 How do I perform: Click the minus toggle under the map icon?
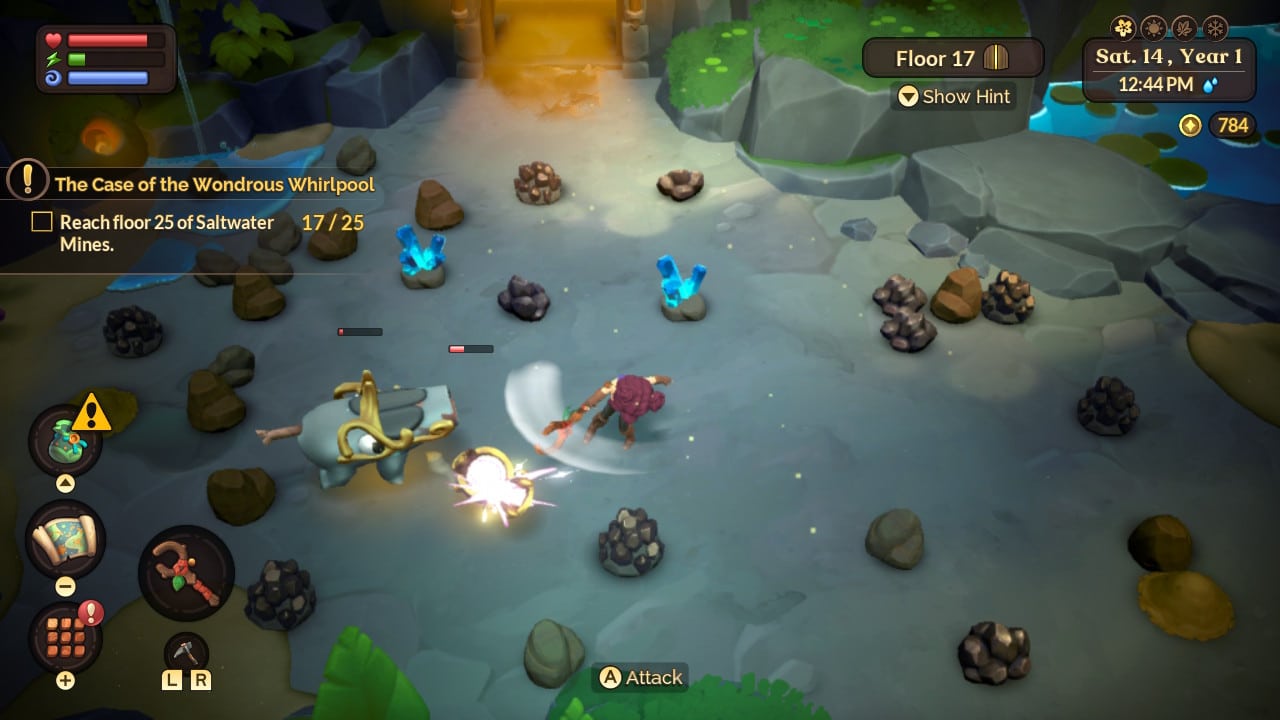point(65,585)
